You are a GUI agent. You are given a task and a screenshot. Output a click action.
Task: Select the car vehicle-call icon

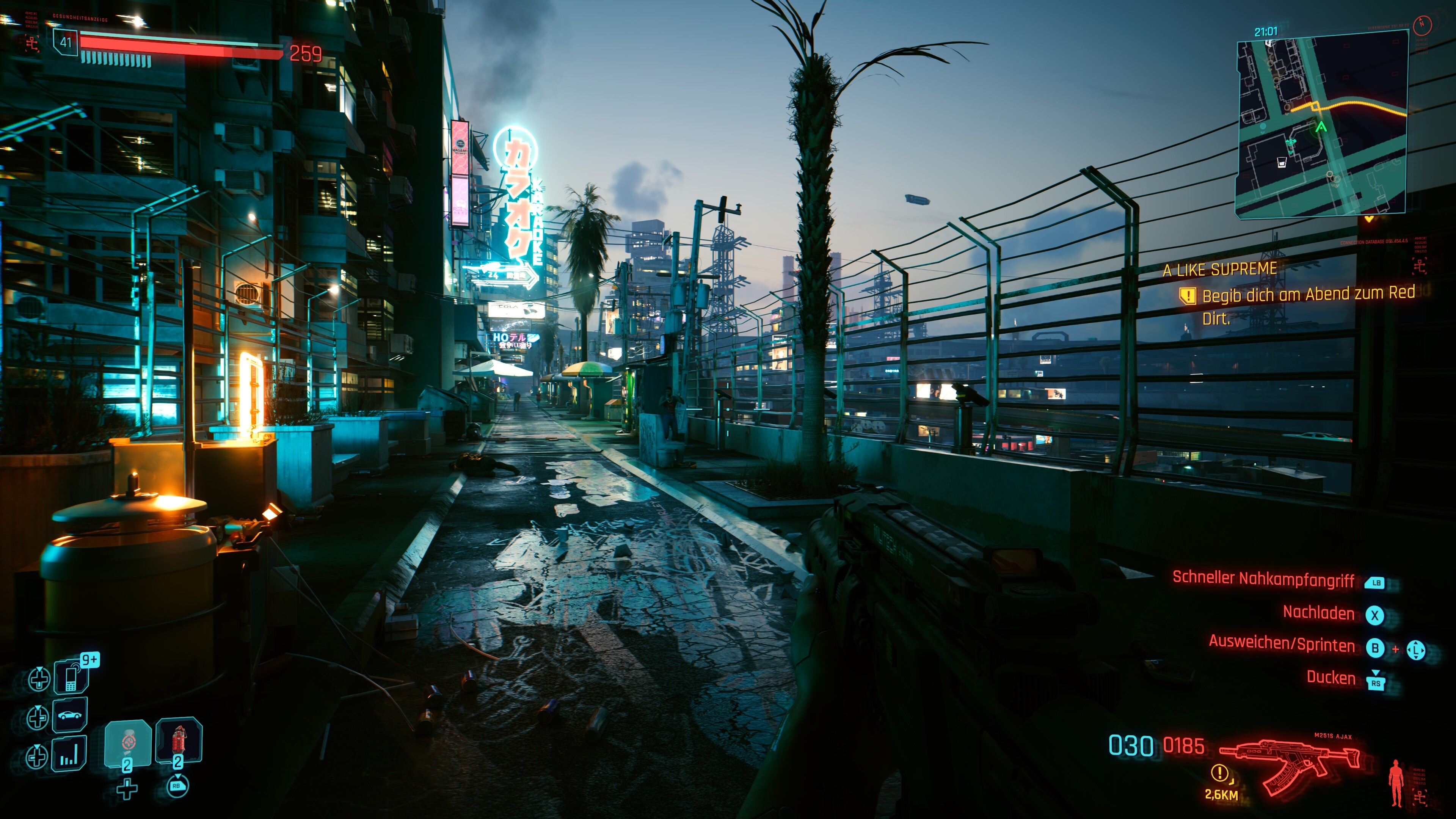coord(70,714)
